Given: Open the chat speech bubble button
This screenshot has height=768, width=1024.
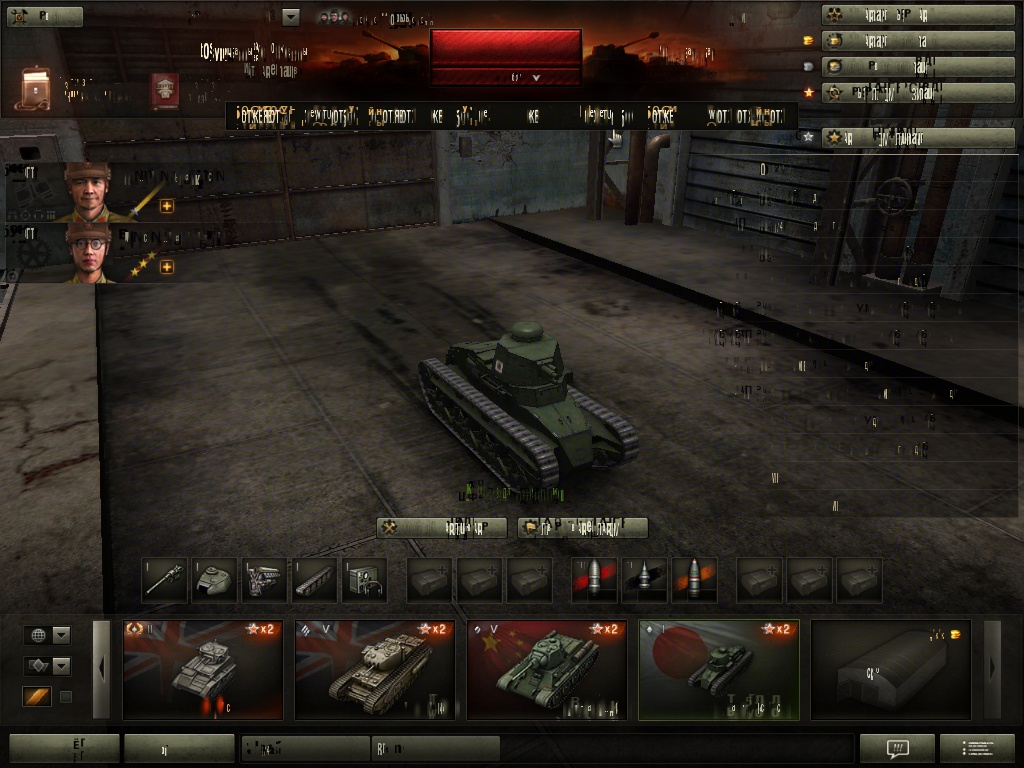Looking at the screenshot, I should pos(897,748).
